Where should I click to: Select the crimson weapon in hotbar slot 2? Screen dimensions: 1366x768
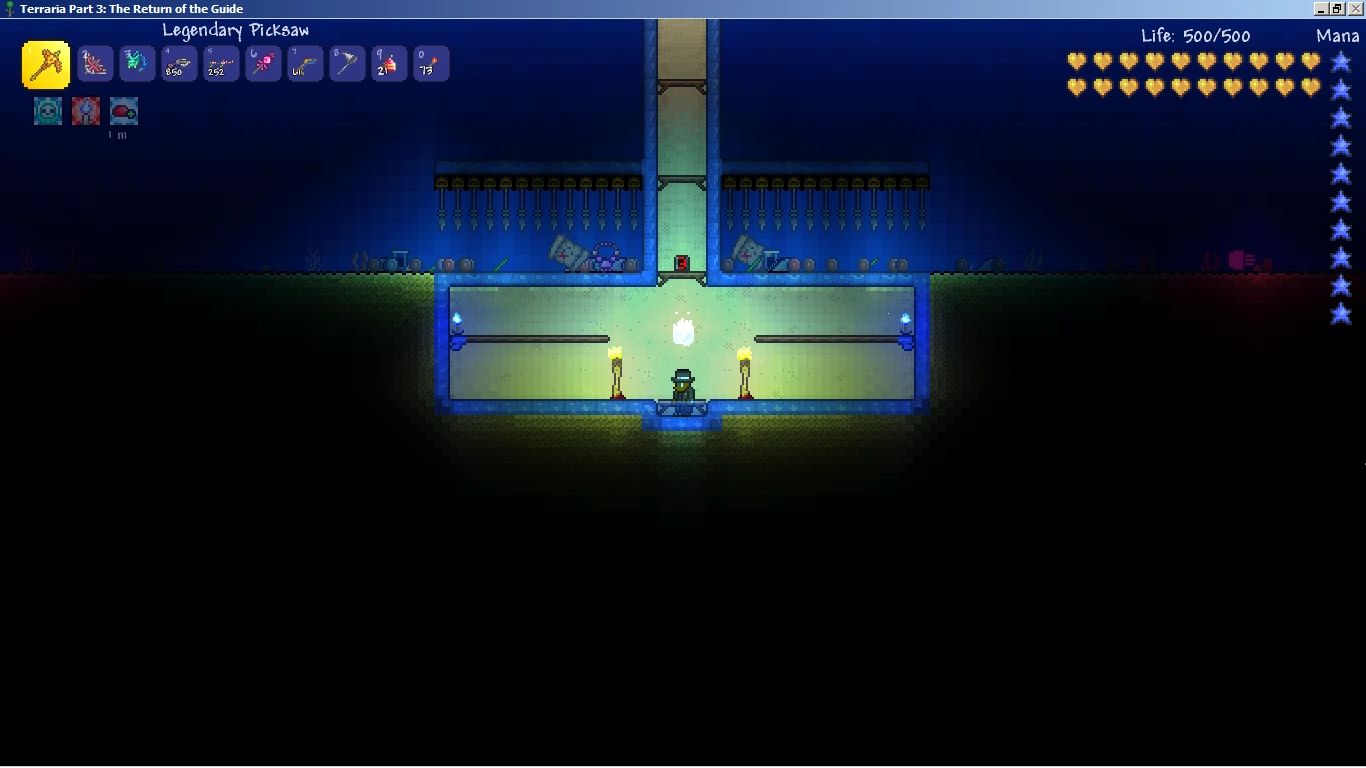coord(94,62)
